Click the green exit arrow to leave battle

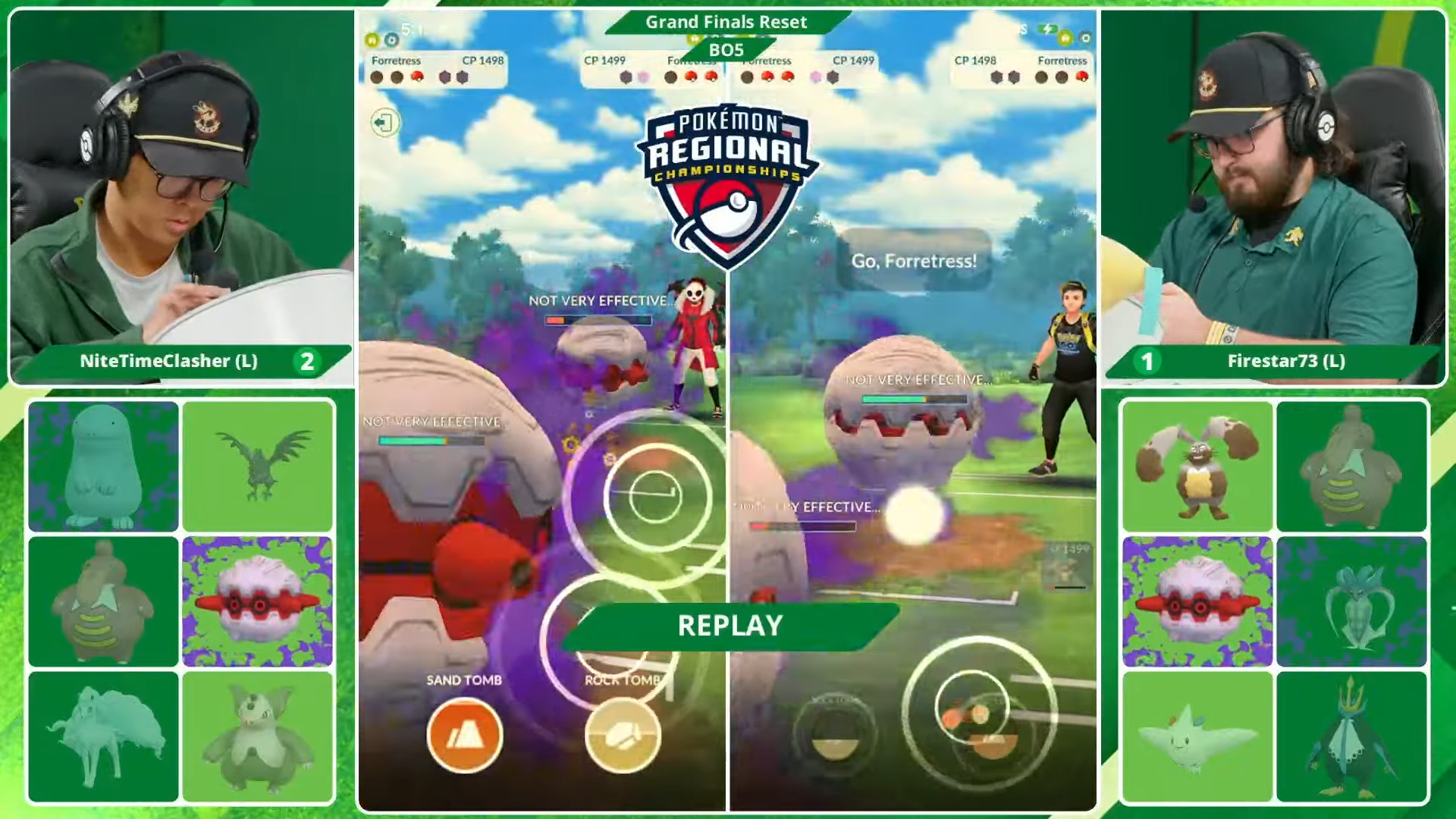pyautogui.click(x=385, y=122)
